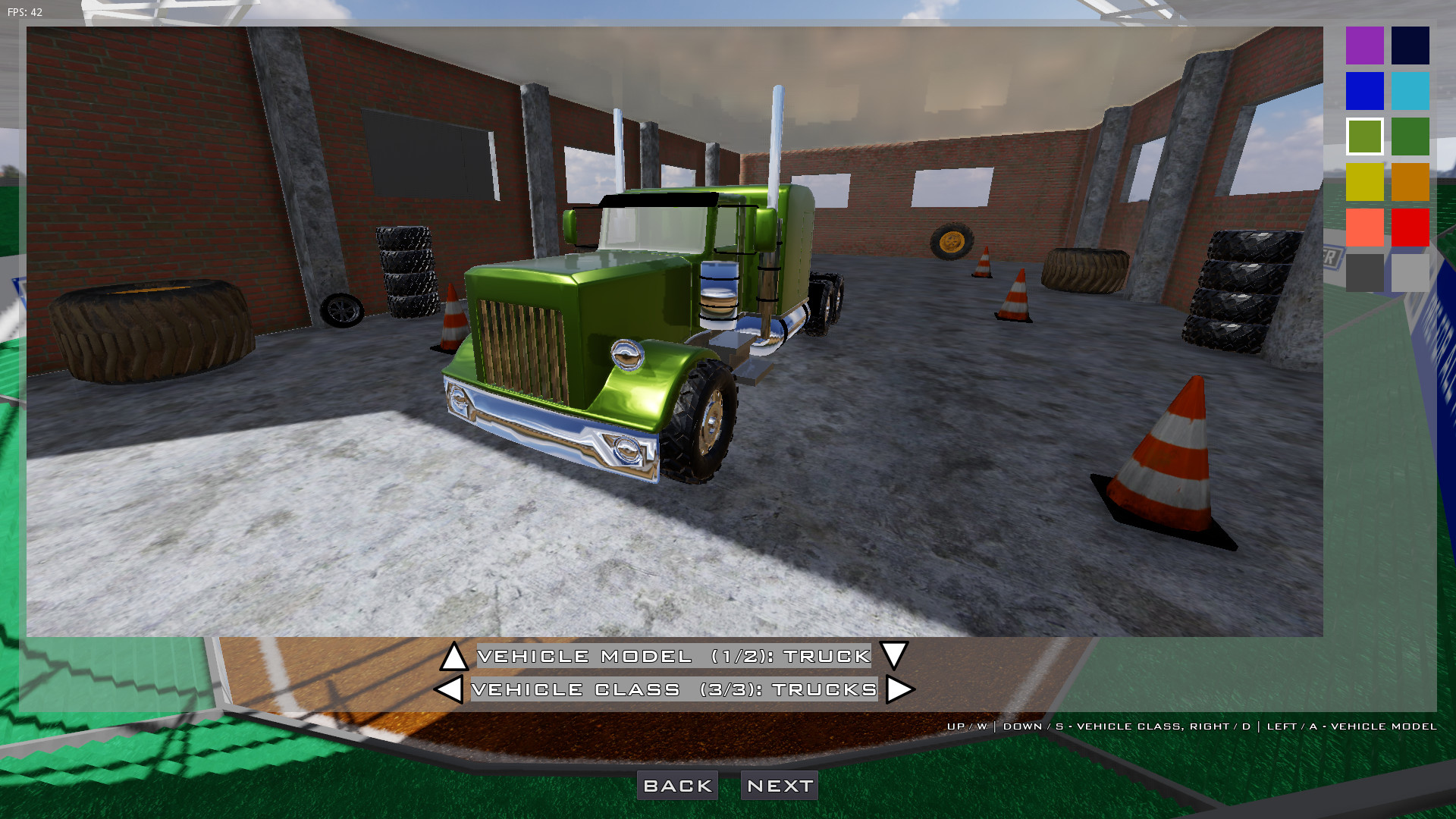Select the purple color swatch
The image size is (1456, 819).
tap(1363, 45)
